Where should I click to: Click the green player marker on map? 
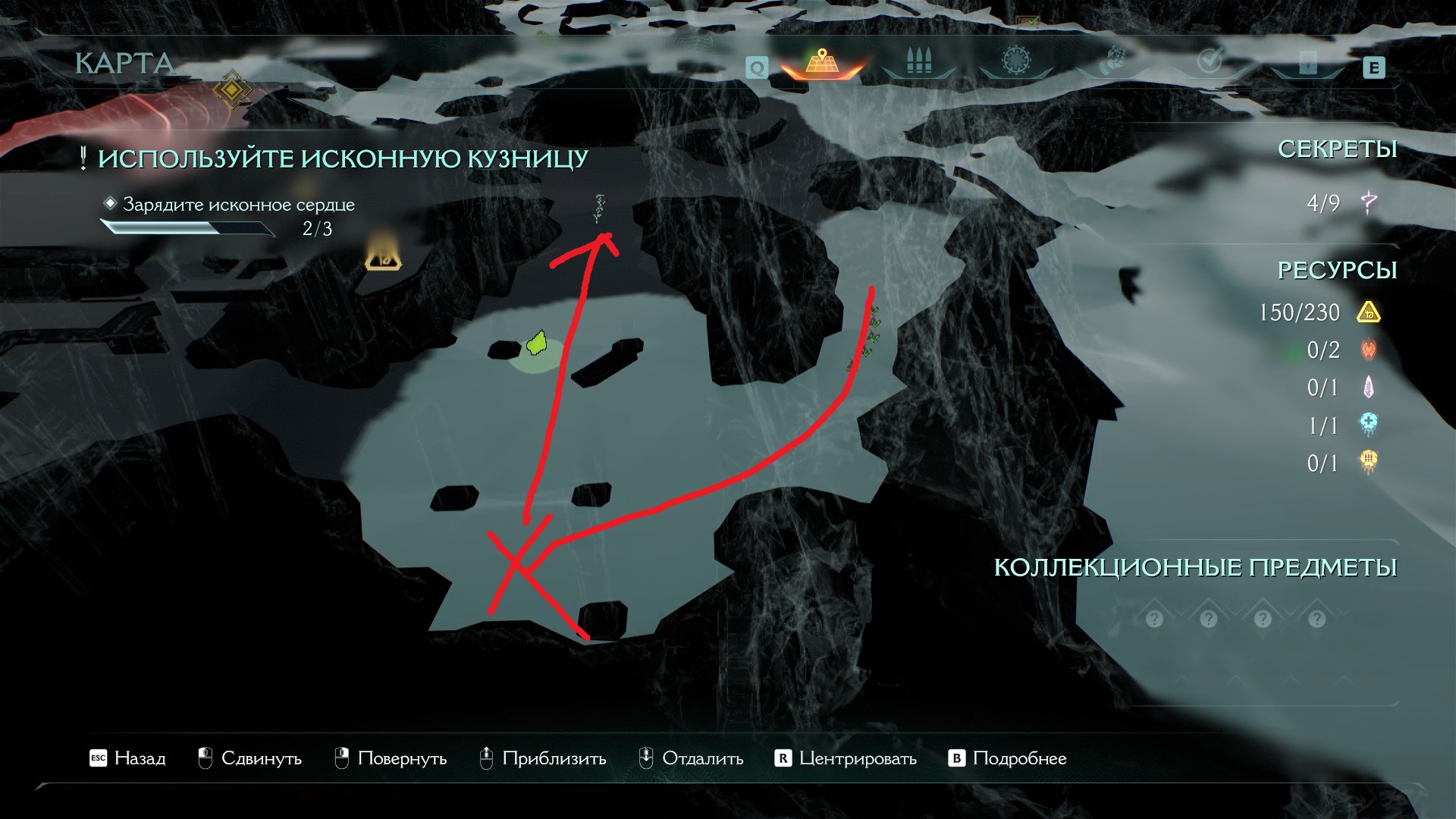pos(536,344)
